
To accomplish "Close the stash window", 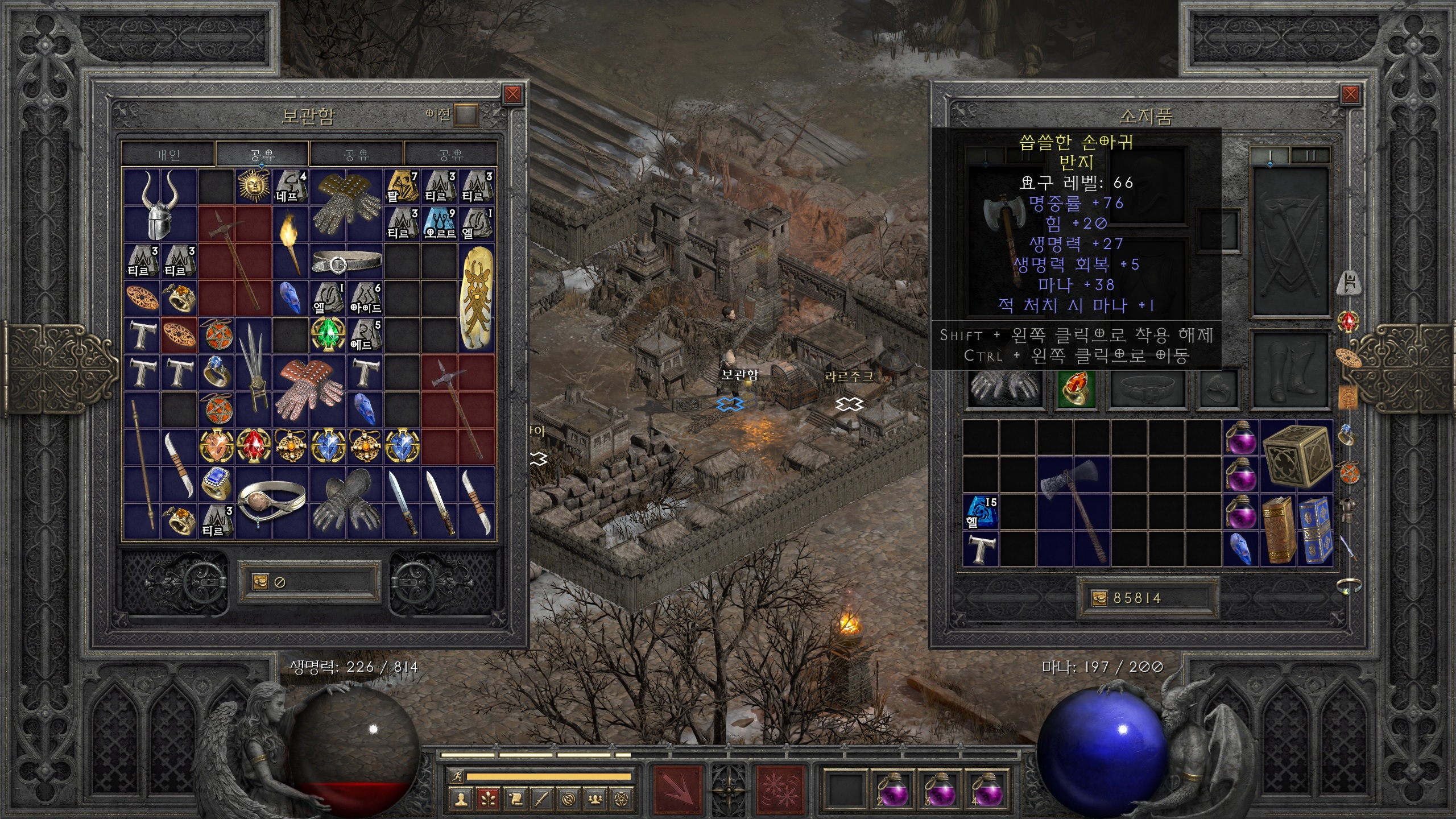I will [x=512, y=94].
